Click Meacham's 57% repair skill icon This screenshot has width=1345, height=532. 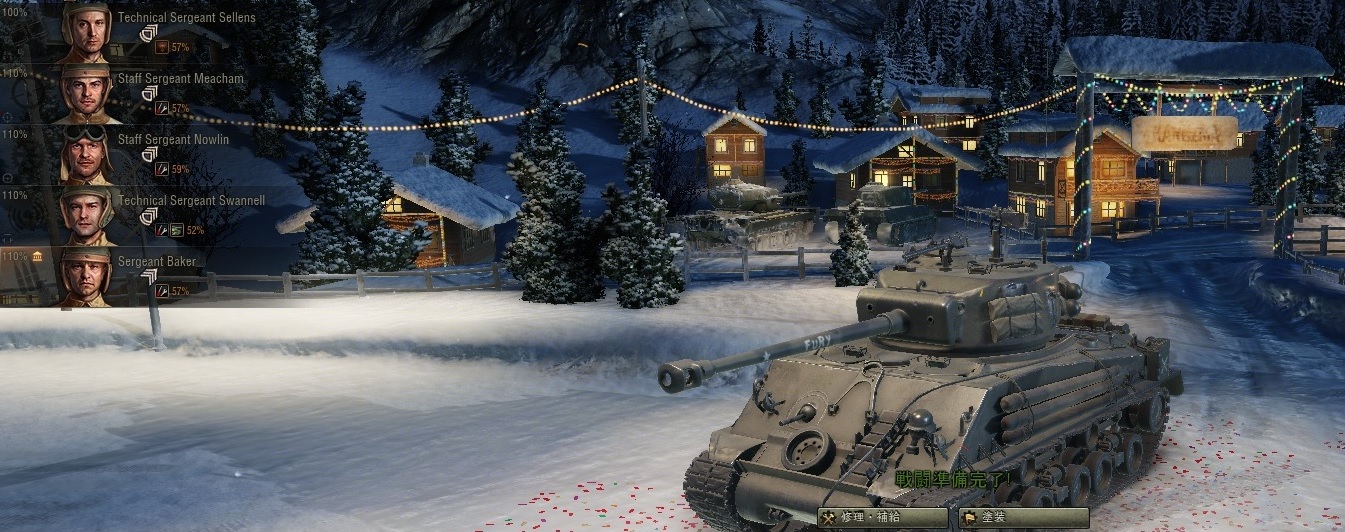162,108
